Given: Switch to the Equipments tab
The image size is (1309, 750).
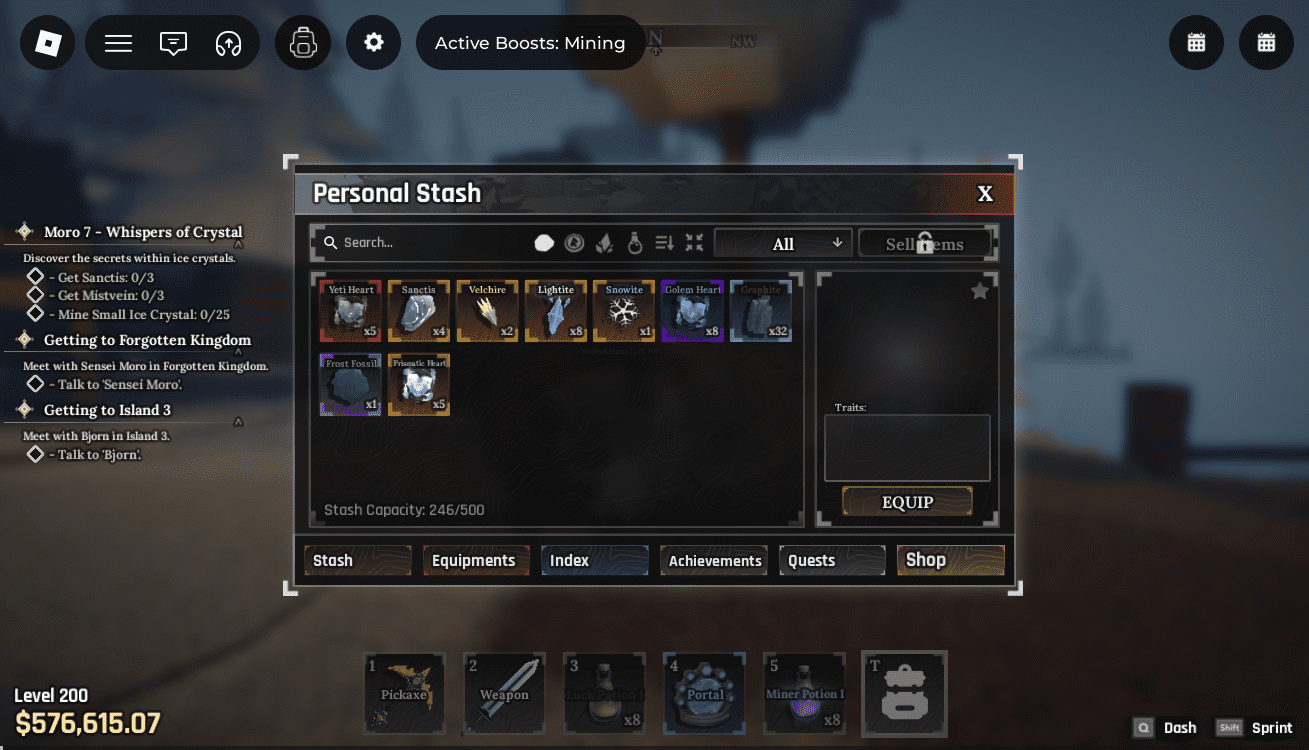Looking at the screenshot, I should coord(476,560).
